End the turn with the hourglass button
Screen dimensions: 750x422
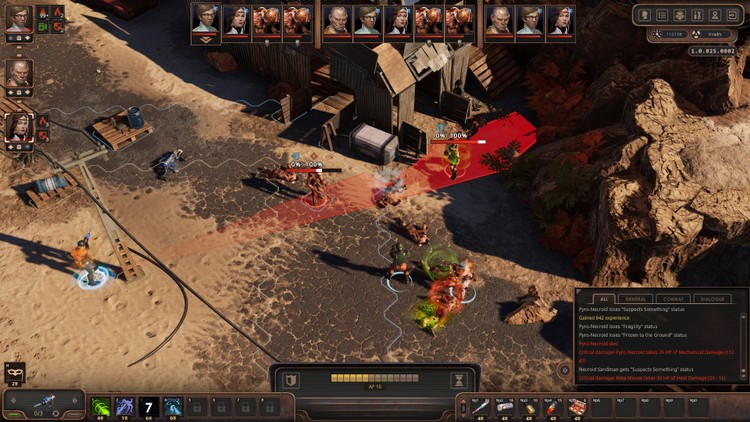458,380
